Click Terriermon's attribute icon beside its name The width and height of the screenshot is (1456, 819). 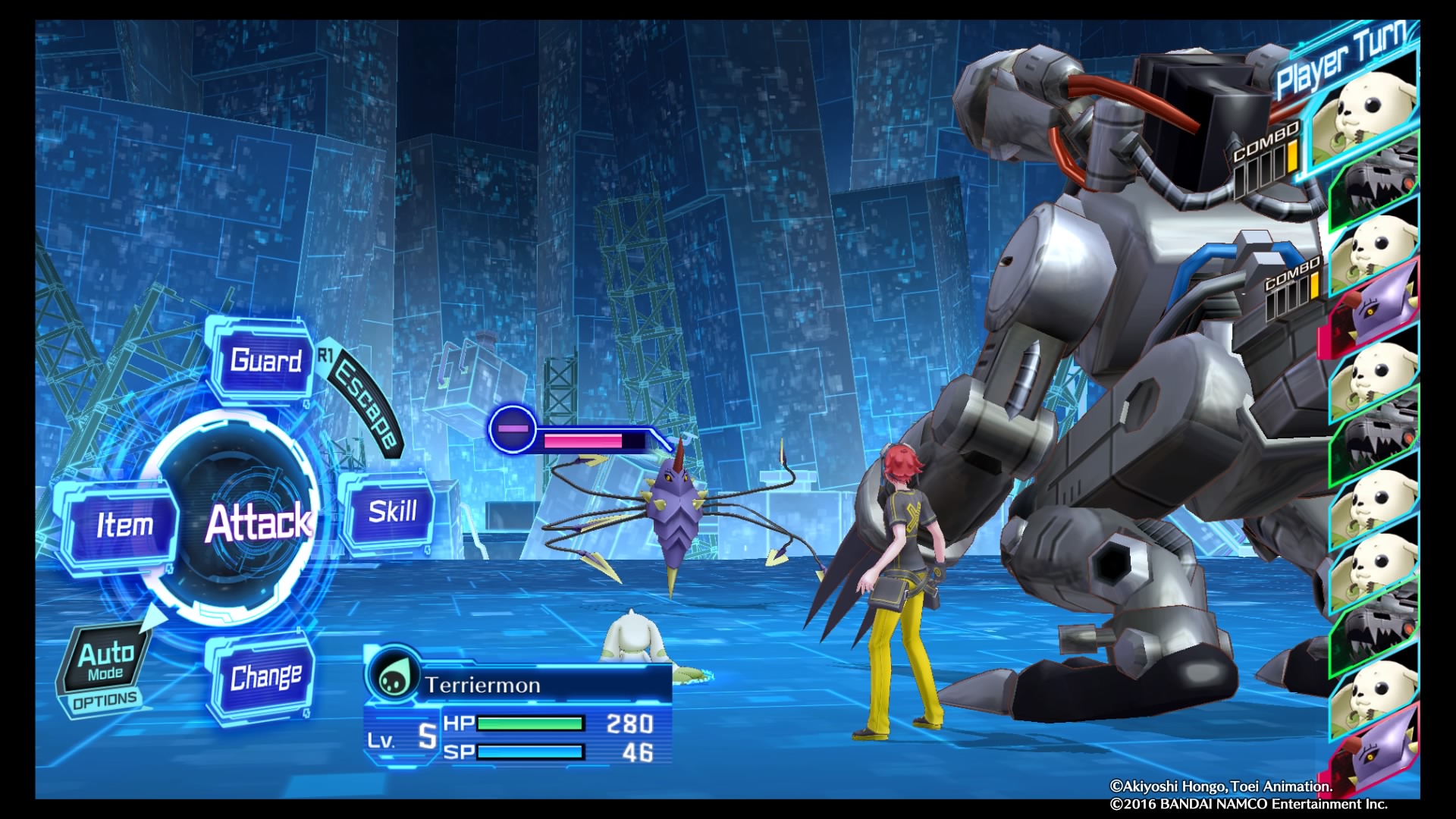coord(393,677)
